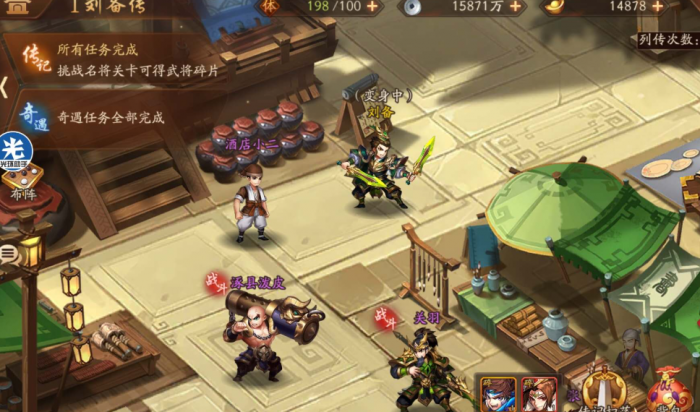Add stamina with the plus next to 198/100
Viewport: 700px width, 412px height.
(x=373, y=6)
